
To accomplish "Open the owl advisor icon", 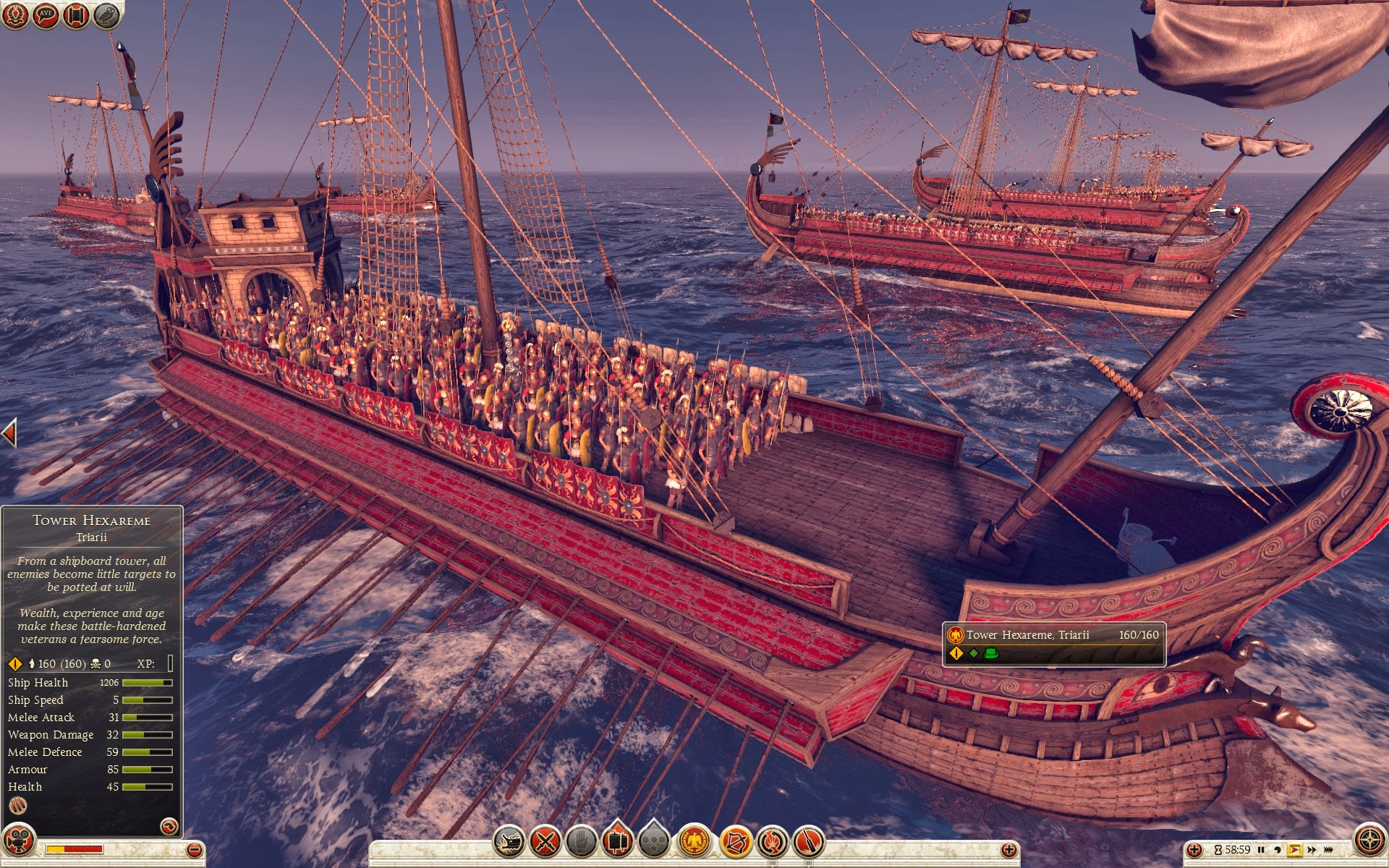I will point(106,15).
